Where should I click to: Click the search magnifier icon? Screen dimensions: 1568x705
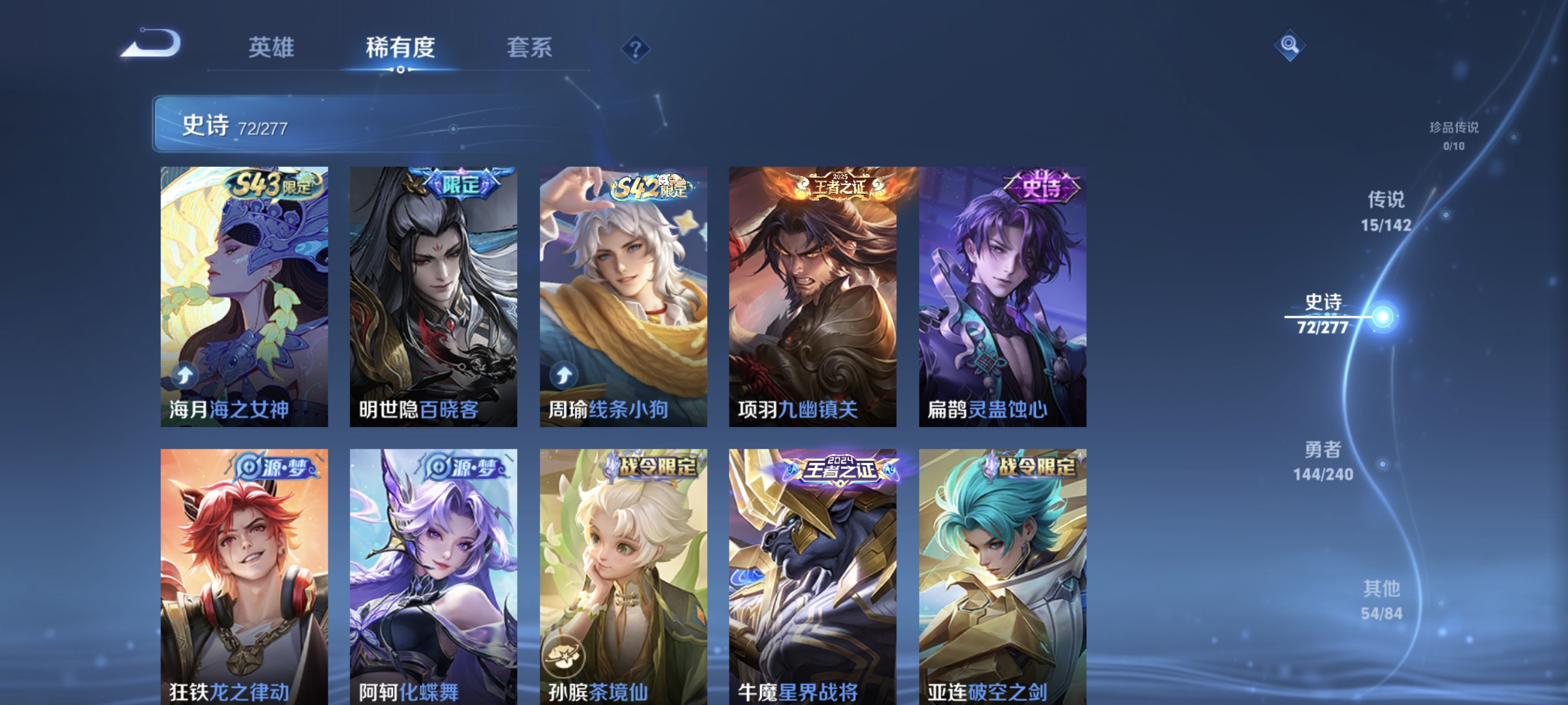pos(1290,46)
